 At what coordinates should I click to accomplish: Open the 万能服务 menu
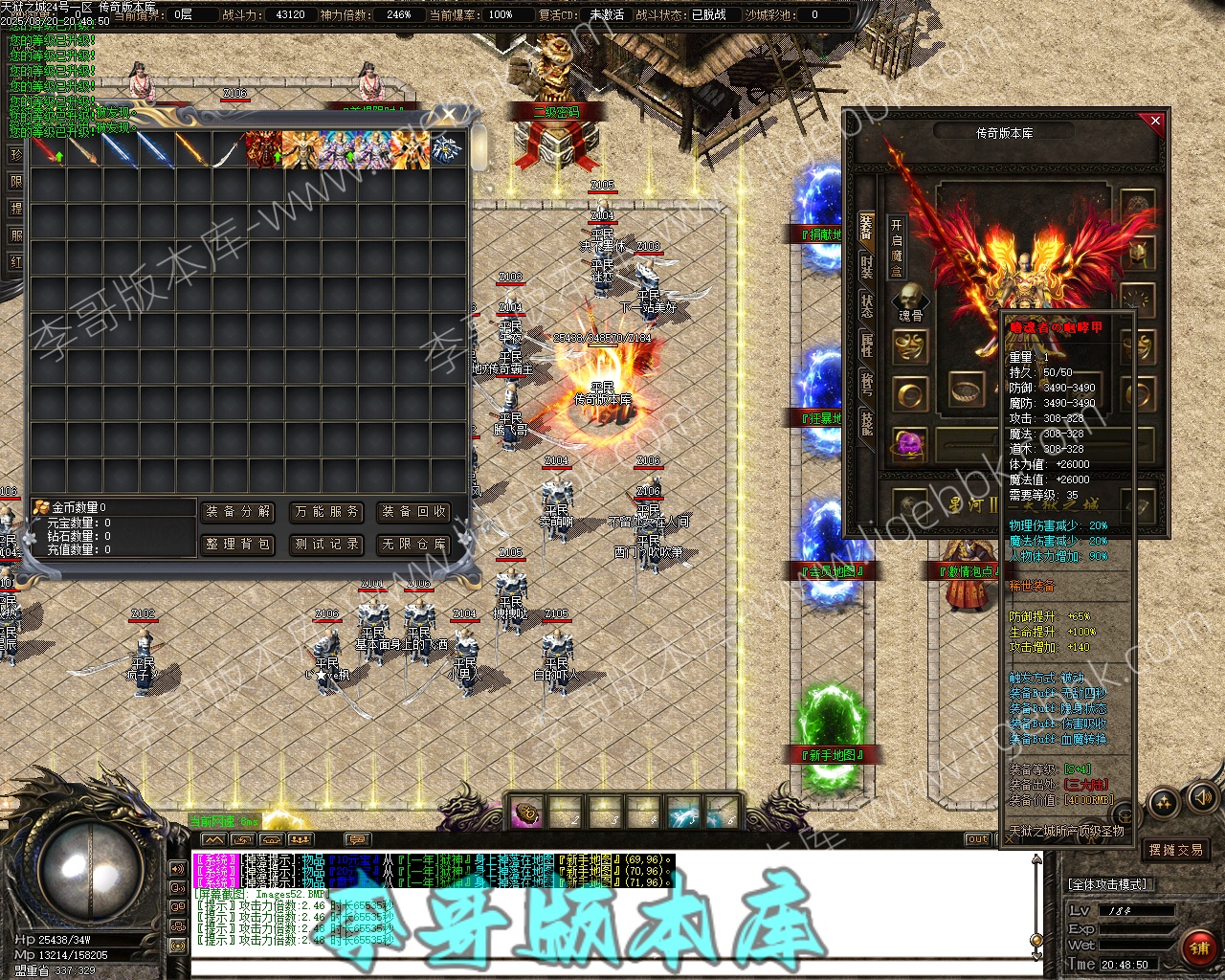point(327,512)
